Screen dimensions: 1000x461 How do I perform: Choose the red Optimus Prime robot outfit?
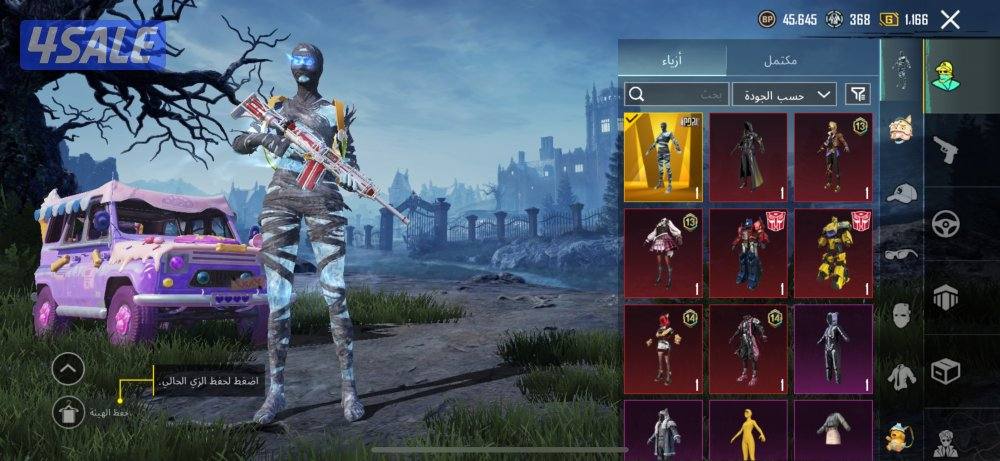(x=748, y=252)
